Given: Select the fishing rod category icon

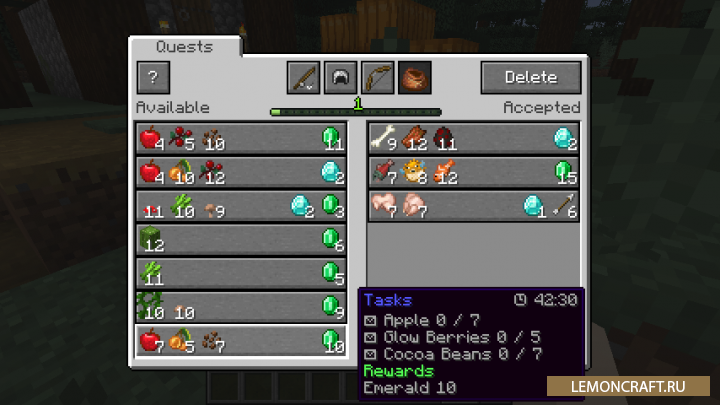Looking at the screenshot, I should pyautogui.click(x=303, y=77).
